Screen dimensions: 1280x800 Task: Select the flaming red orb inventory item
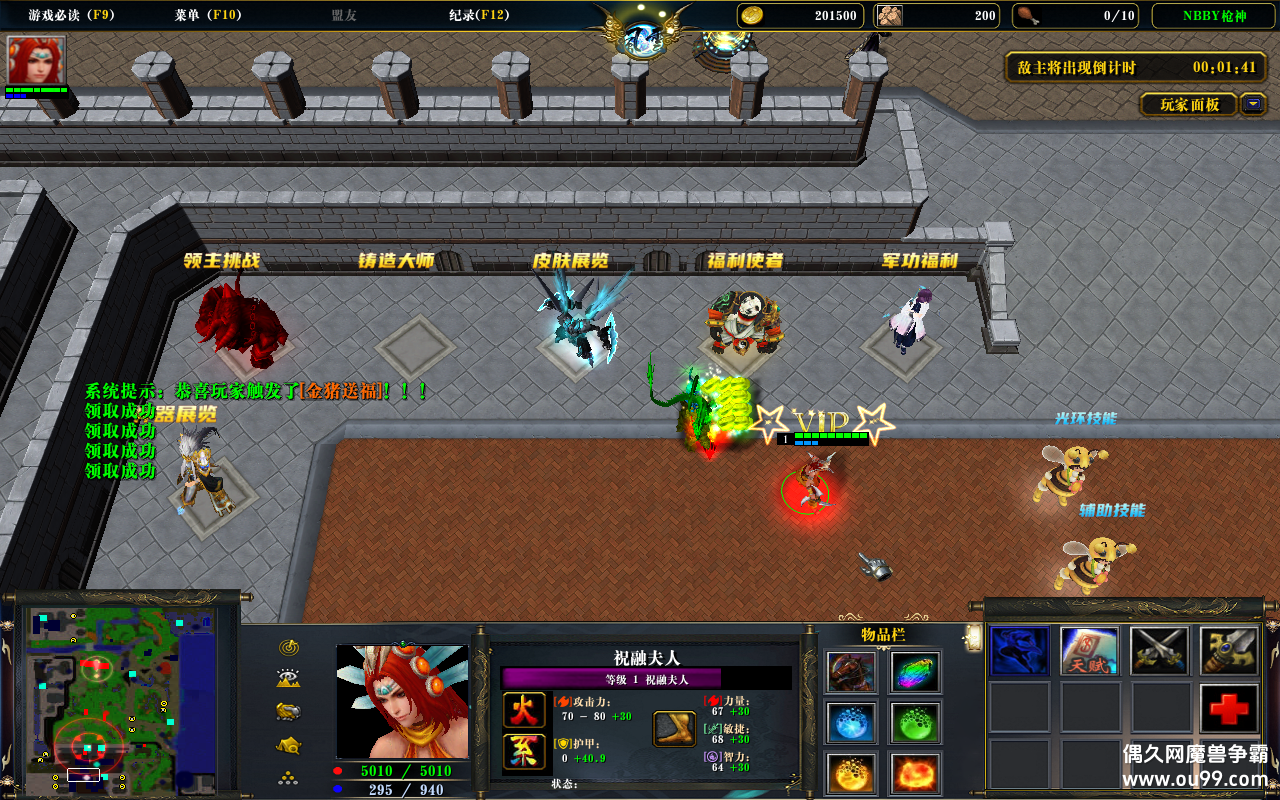[914, 773]
